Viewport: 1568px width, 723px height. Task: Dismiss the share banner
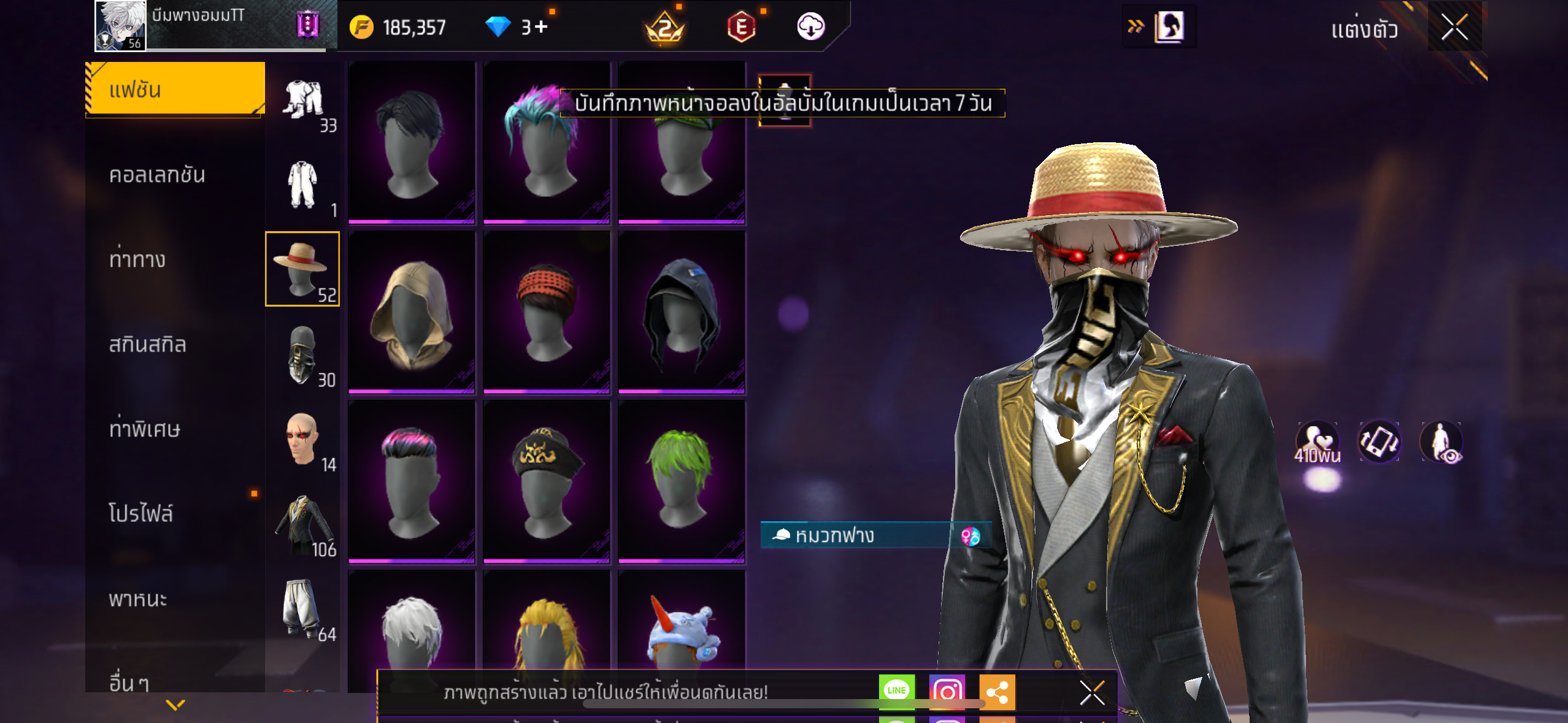pyautogui.click(x=1092, y=693)
